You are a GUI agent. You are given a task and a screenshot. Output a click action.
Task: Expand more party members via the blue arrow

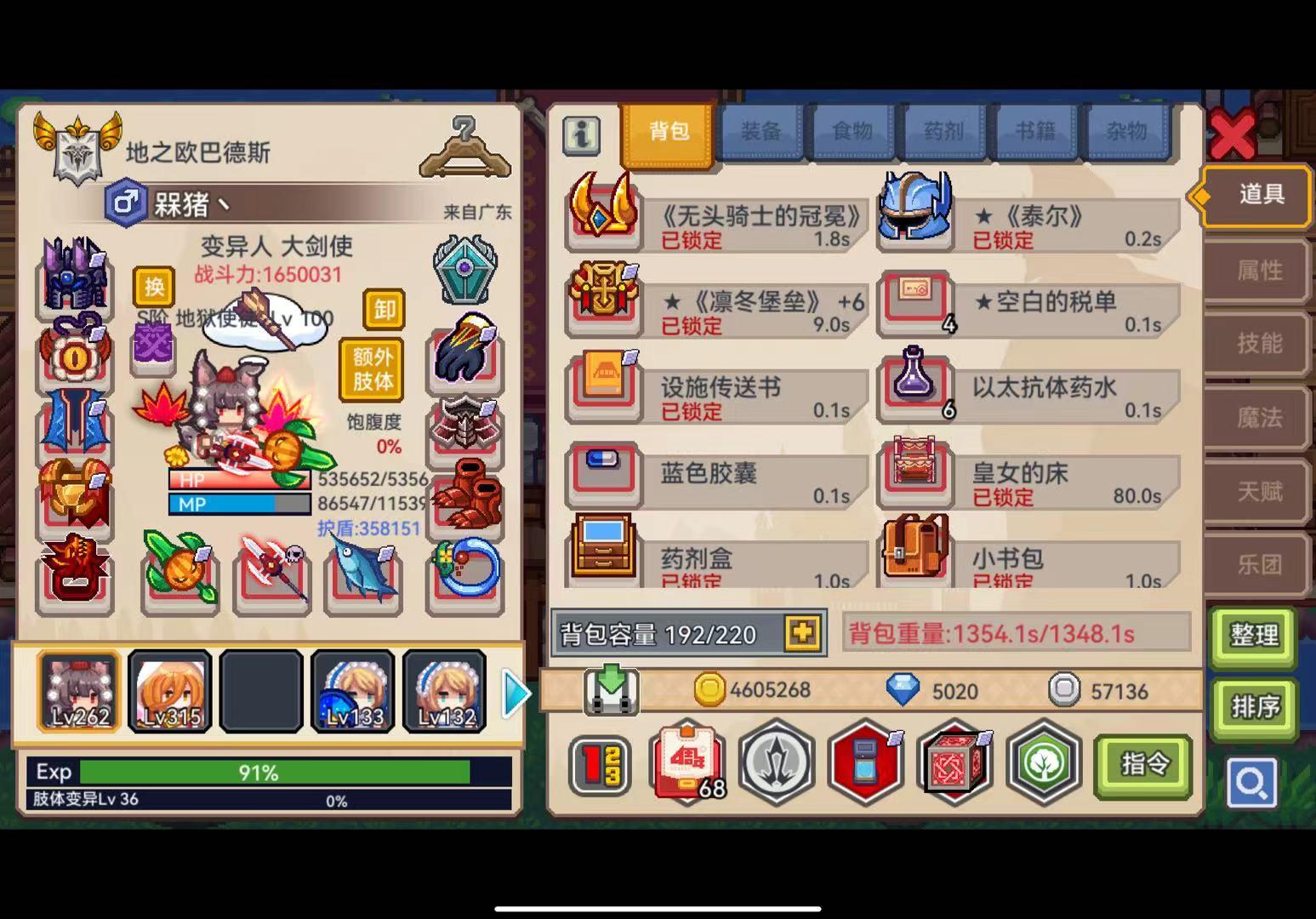(515, 694)
